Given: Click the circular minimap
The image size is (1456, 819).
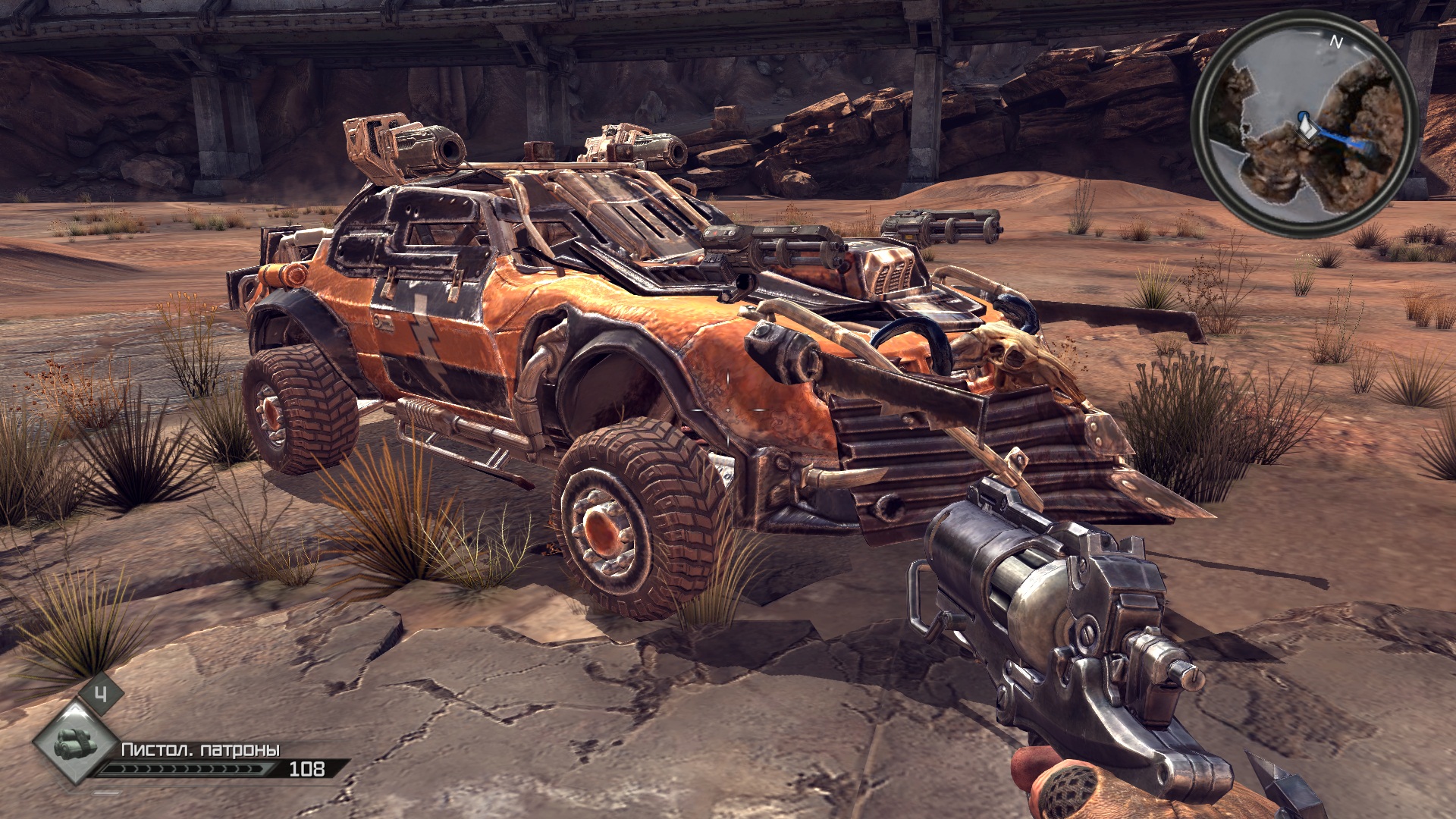Looking at the screenshot, I should [1304, 123].
